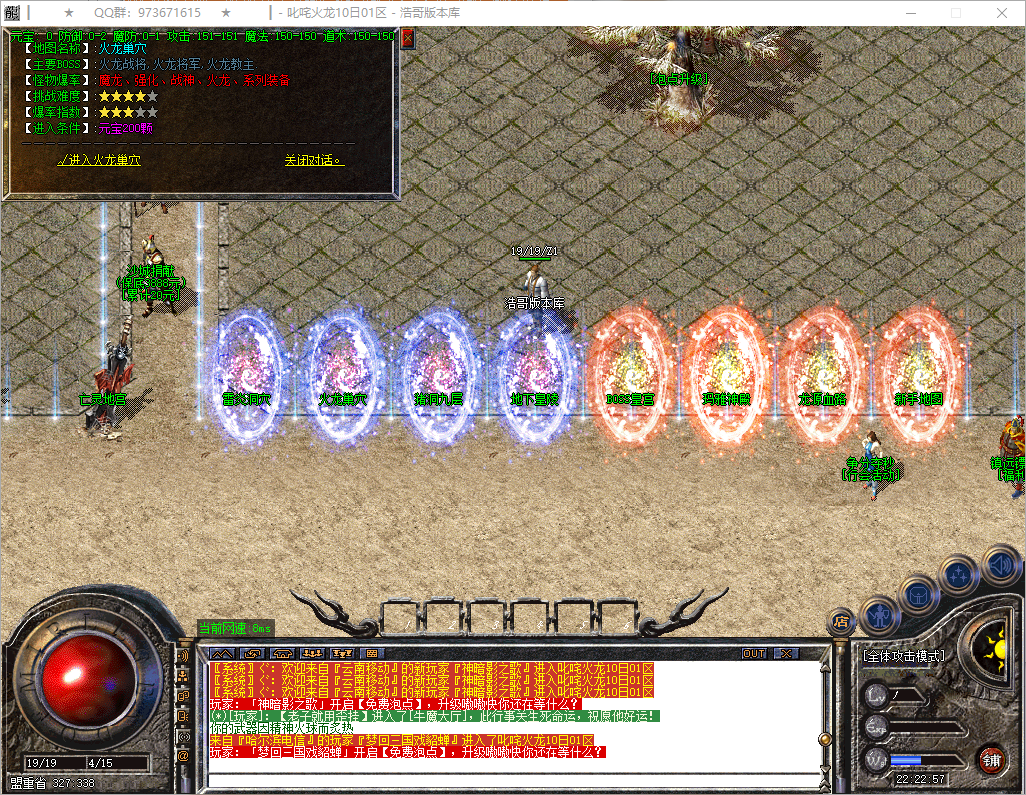Click the OUT button above the chat
1026x795 pixels.
[754, 653]
